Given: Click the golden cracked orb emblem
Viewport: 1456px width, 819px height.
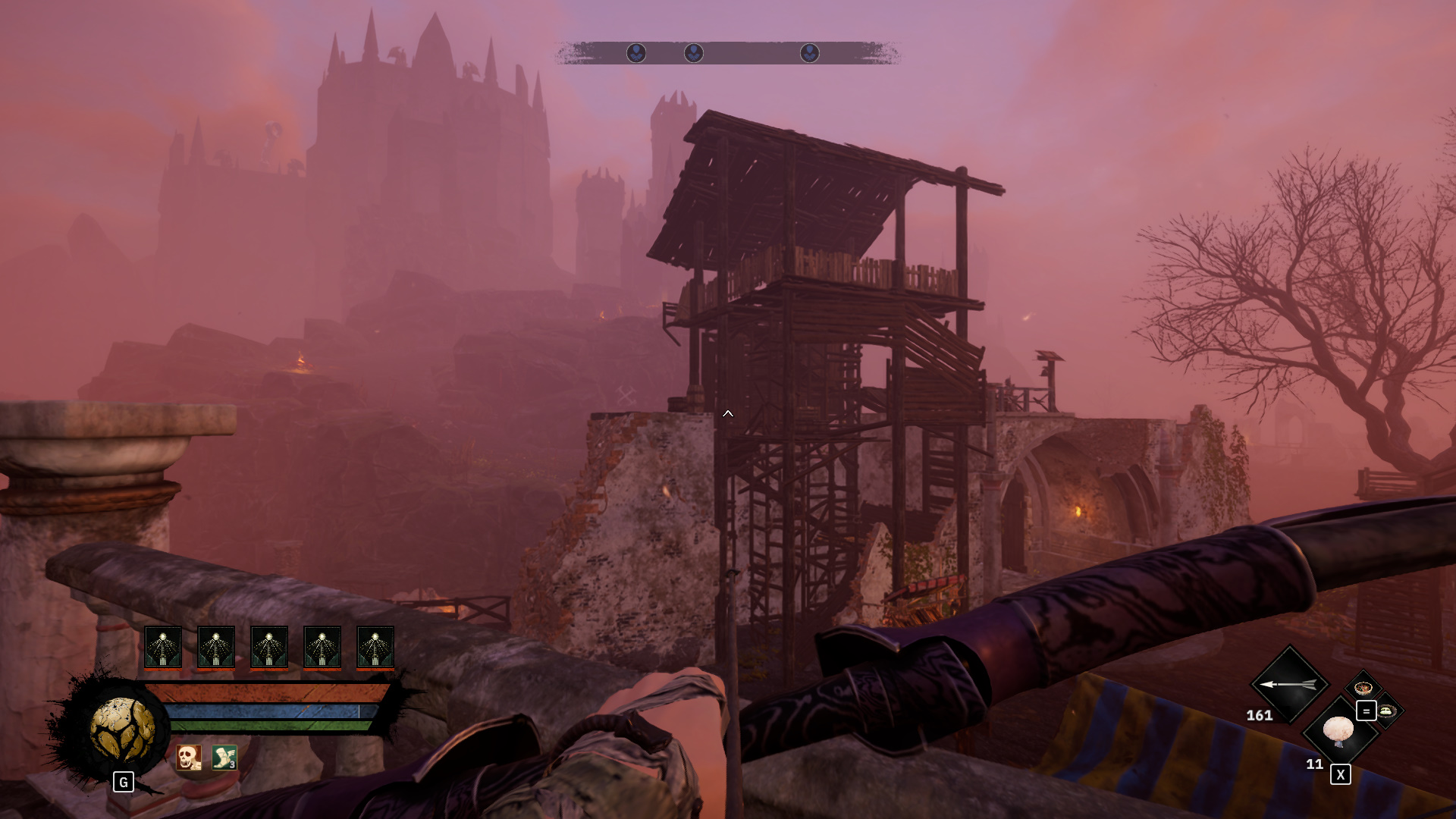Looking at the screenshot, I should [122, 730].
